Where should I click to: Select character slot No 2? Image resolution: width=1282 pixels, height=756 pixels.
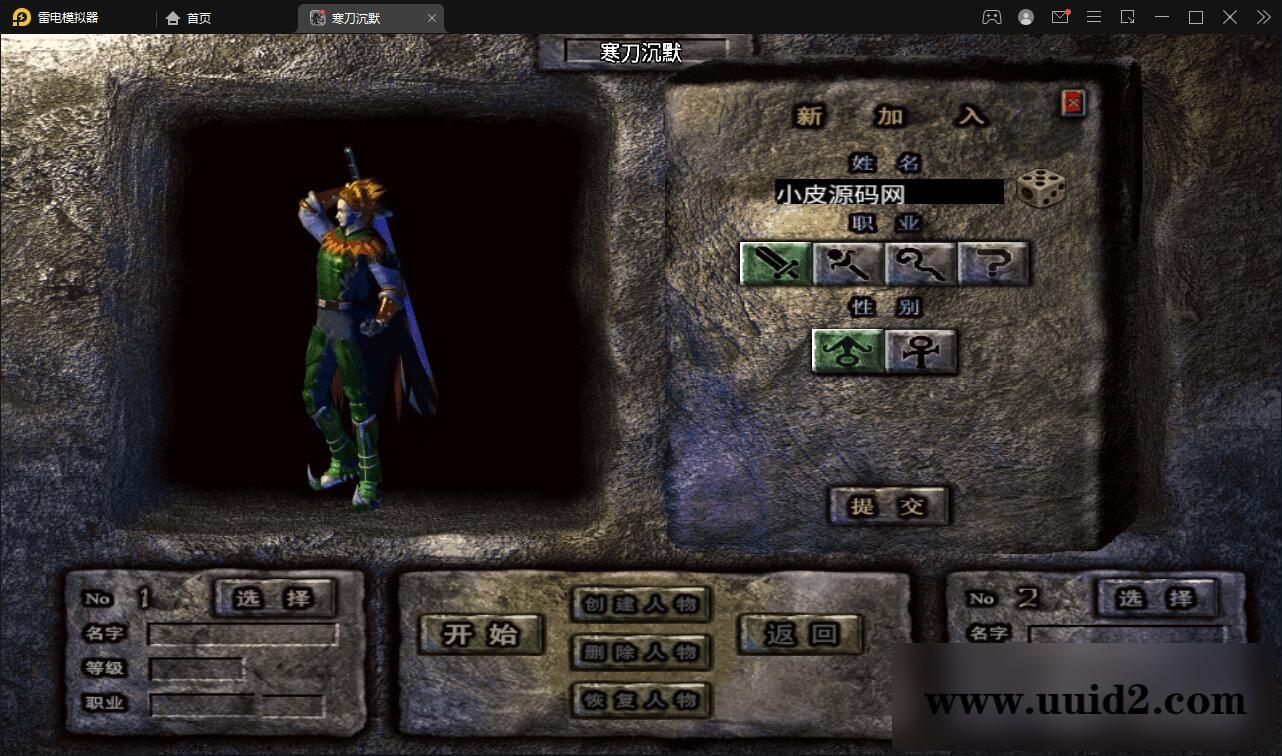(x=1157, y=598)
